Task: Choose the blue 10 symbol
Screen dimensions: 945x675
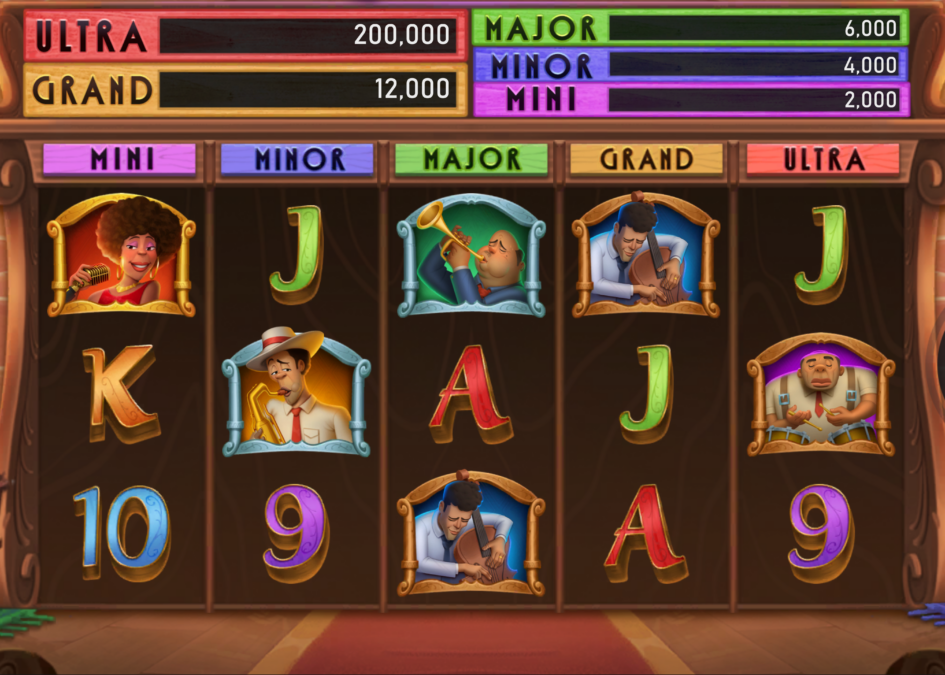Action: point(121,532)
